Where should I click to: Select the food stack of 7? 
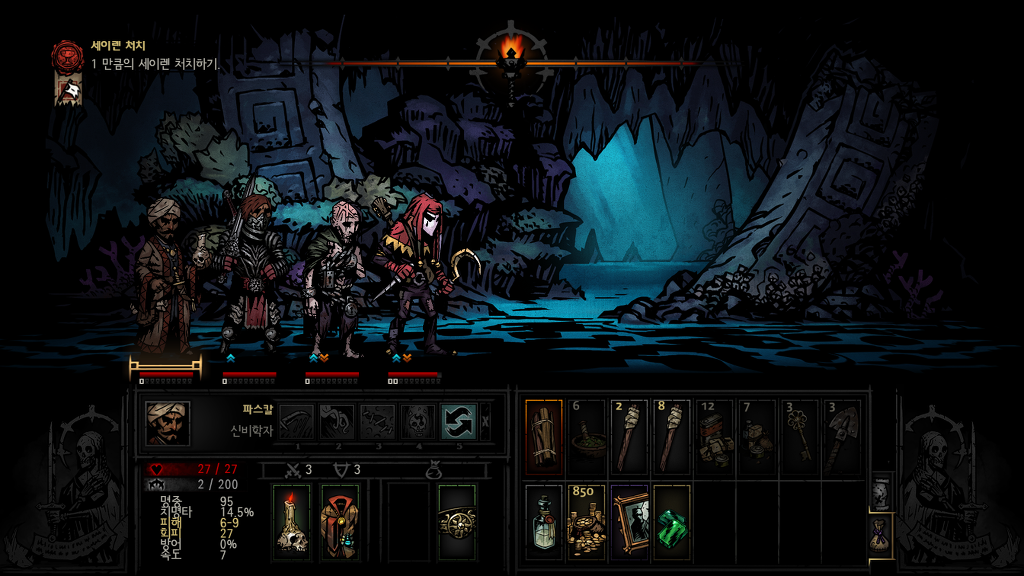[757, 436]
